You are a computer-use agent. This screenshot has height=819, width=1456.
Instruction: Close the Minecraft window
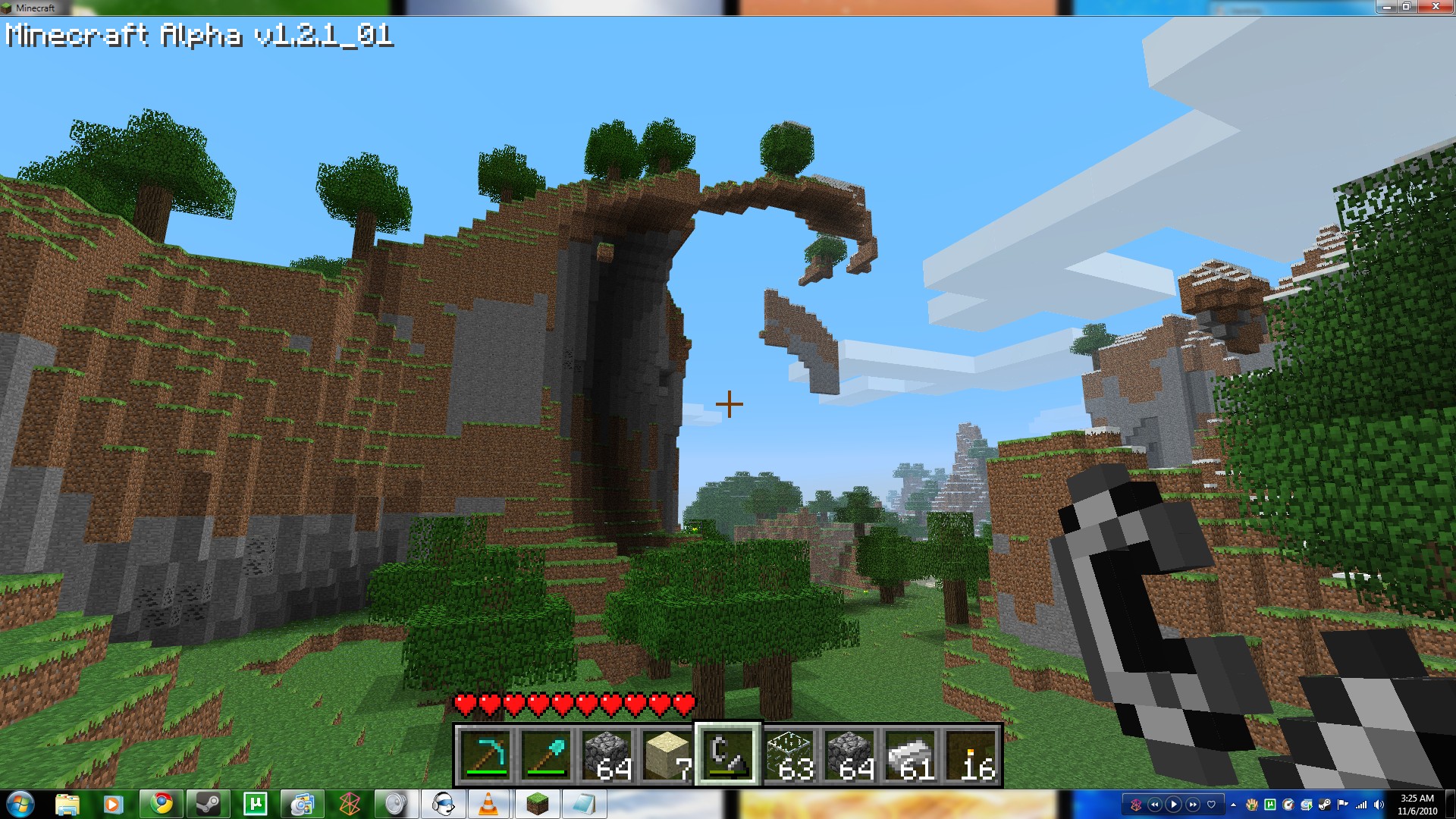tap(1436, 7)
